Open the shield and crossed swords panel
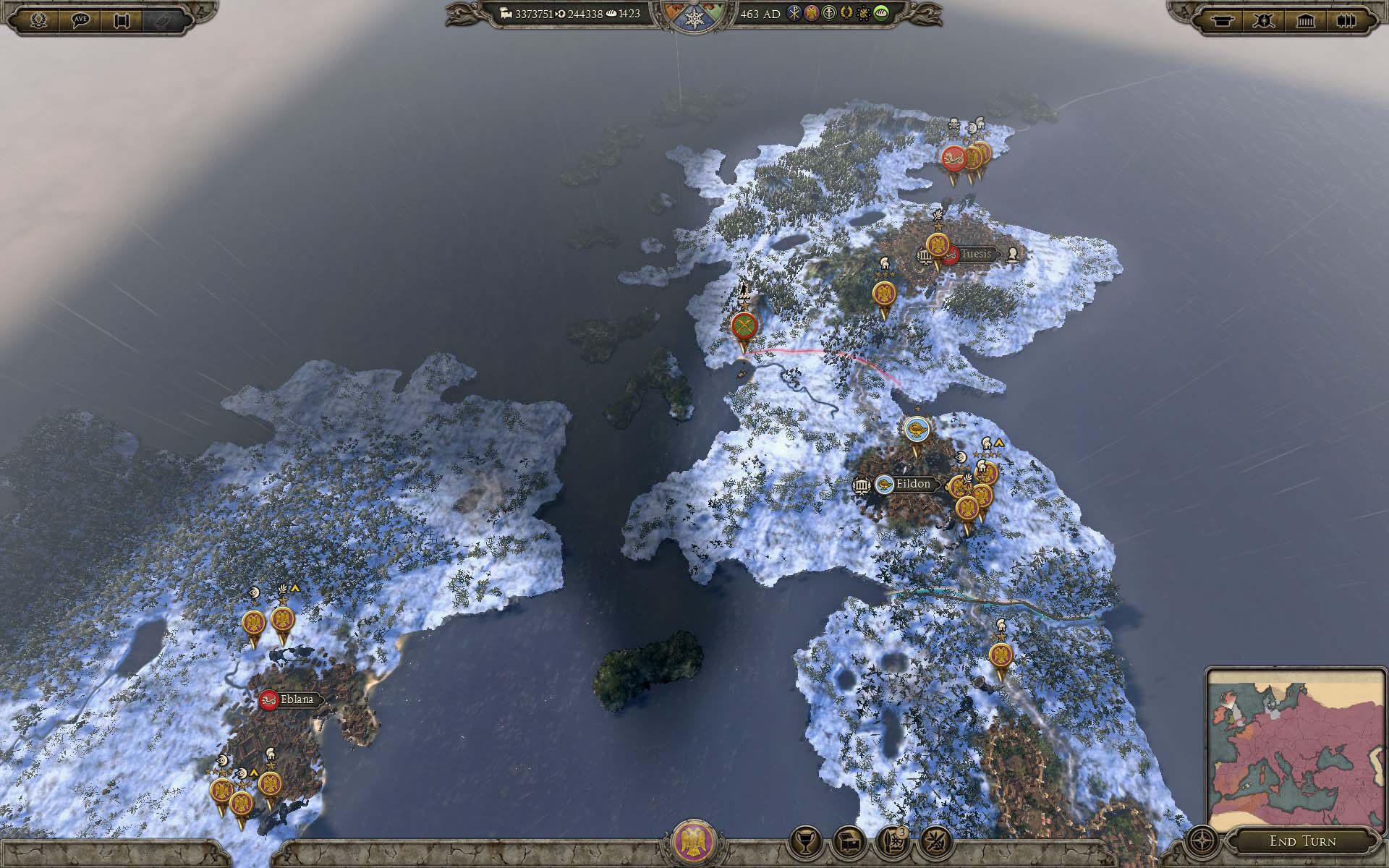1389x868 pixels. coord(1264,20)
